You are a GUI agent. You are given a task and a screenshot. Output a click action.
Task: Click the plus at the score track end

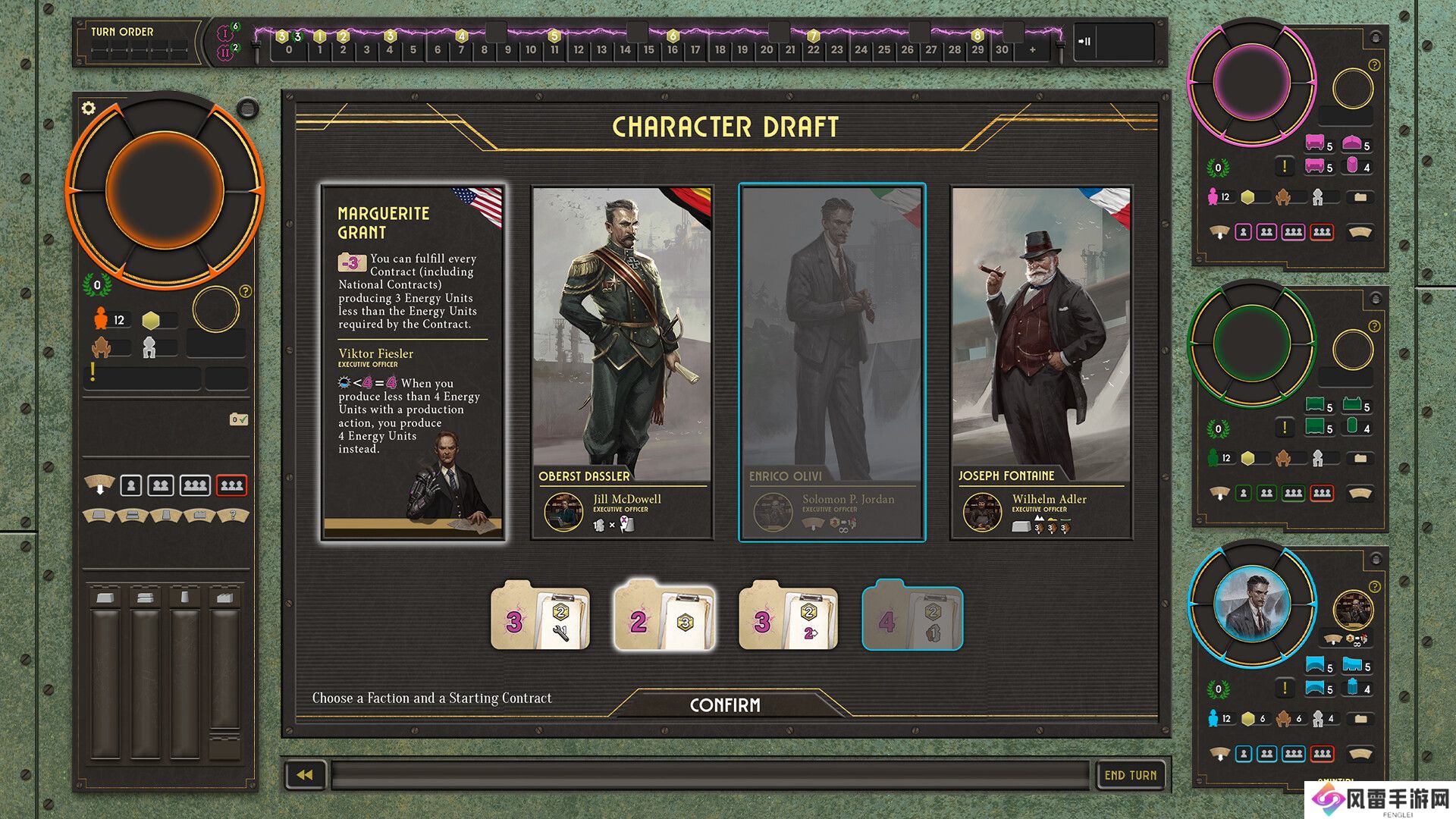tap(1032, 50)
